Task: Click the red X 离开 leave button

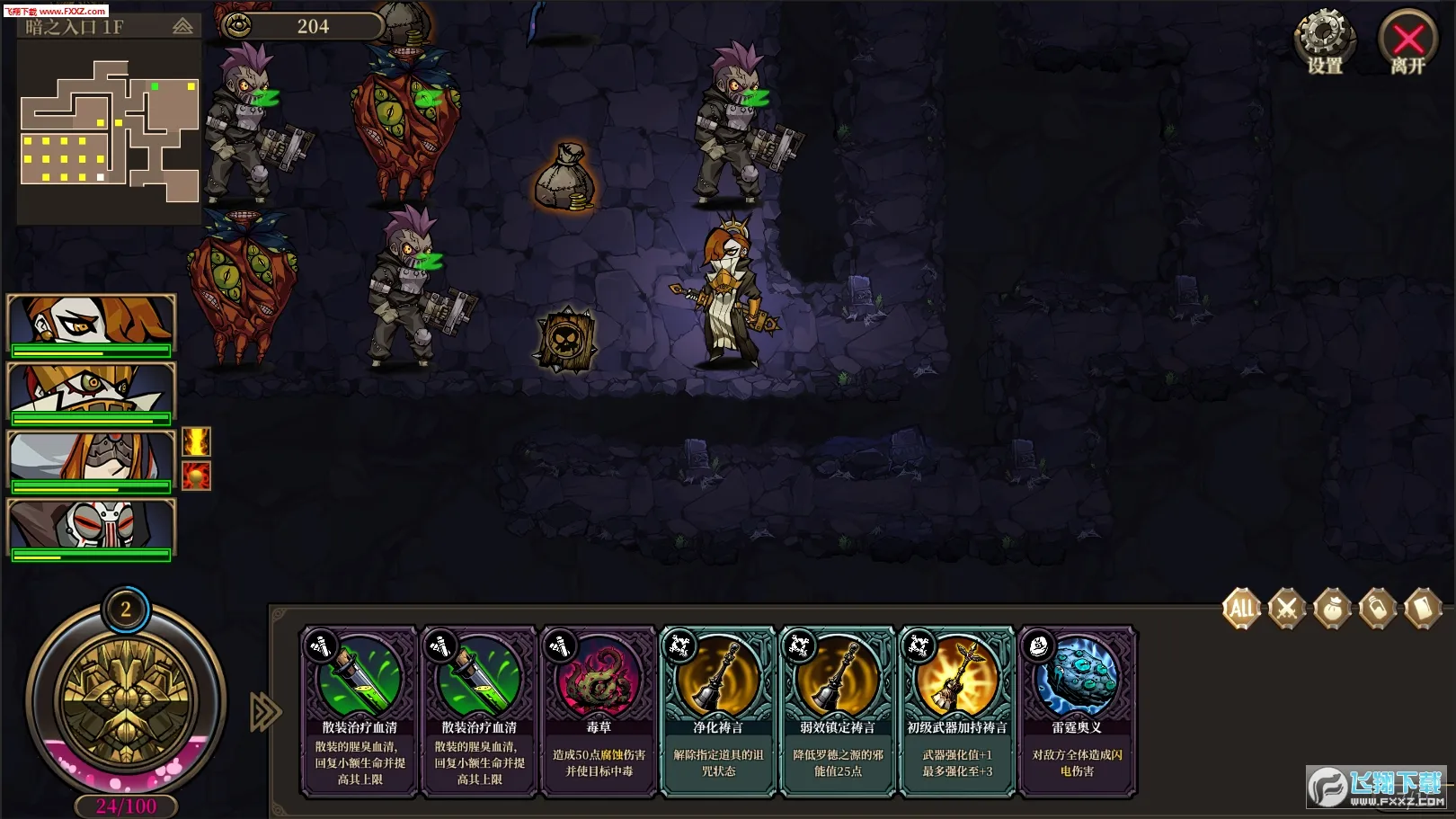Action: [1407, 40]
